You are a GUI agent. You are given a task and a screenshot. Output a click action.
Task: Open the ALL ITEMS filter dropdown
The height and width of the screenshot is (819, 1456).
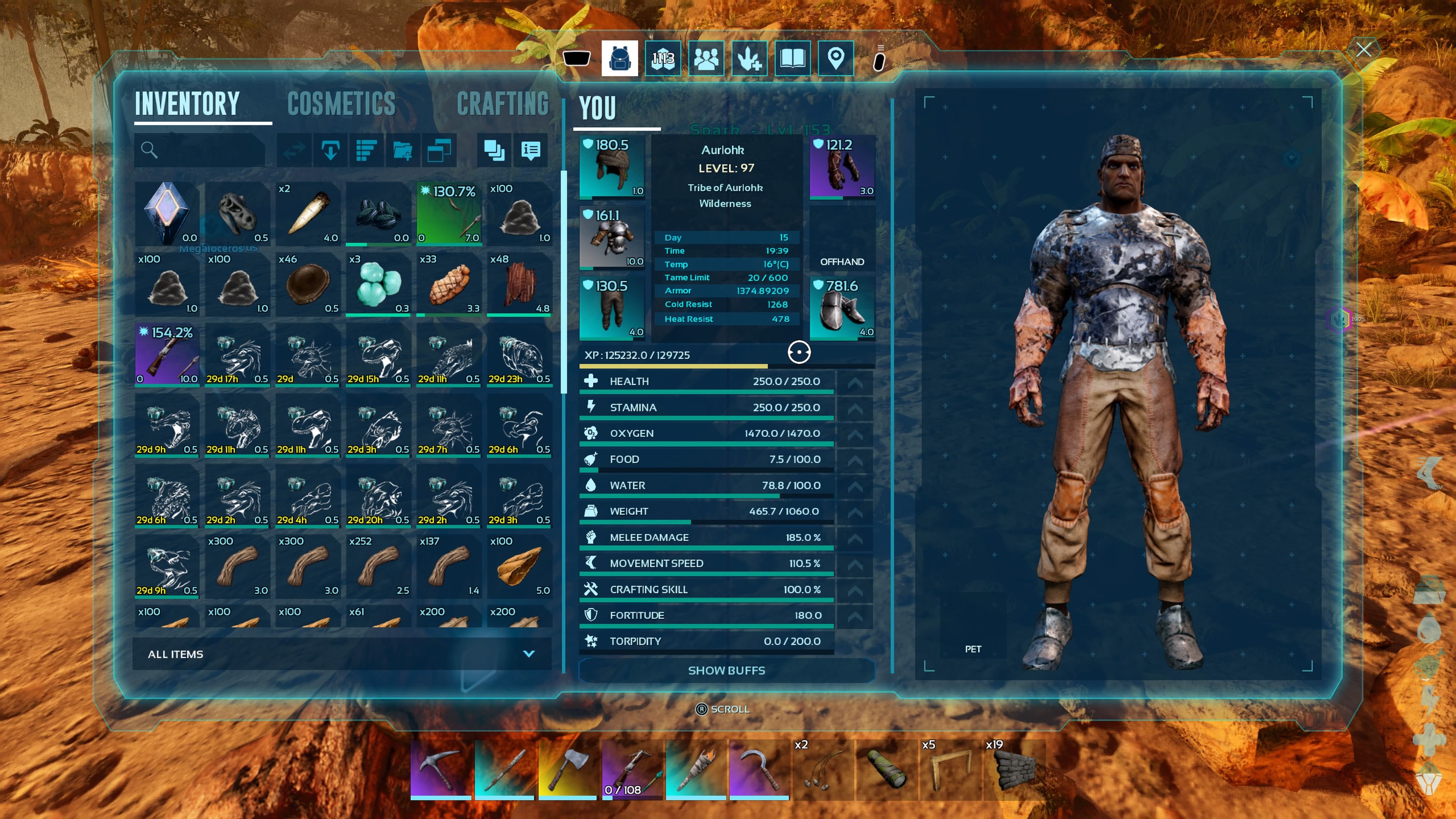point(341,654)
